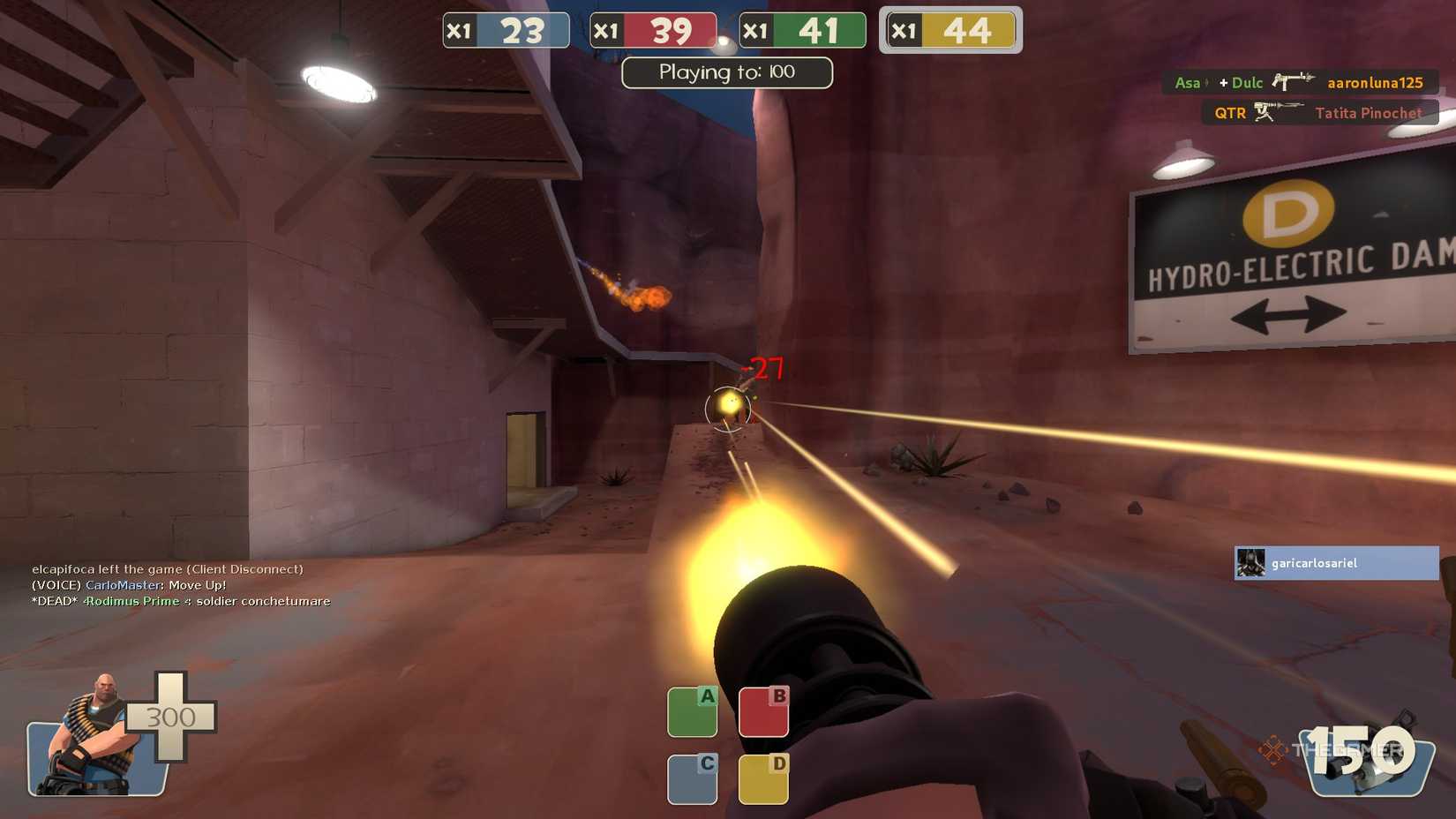1456x819 pixels.
Task: Click CarloMaster's name in the chat log
Action: (x=123, y=584)
